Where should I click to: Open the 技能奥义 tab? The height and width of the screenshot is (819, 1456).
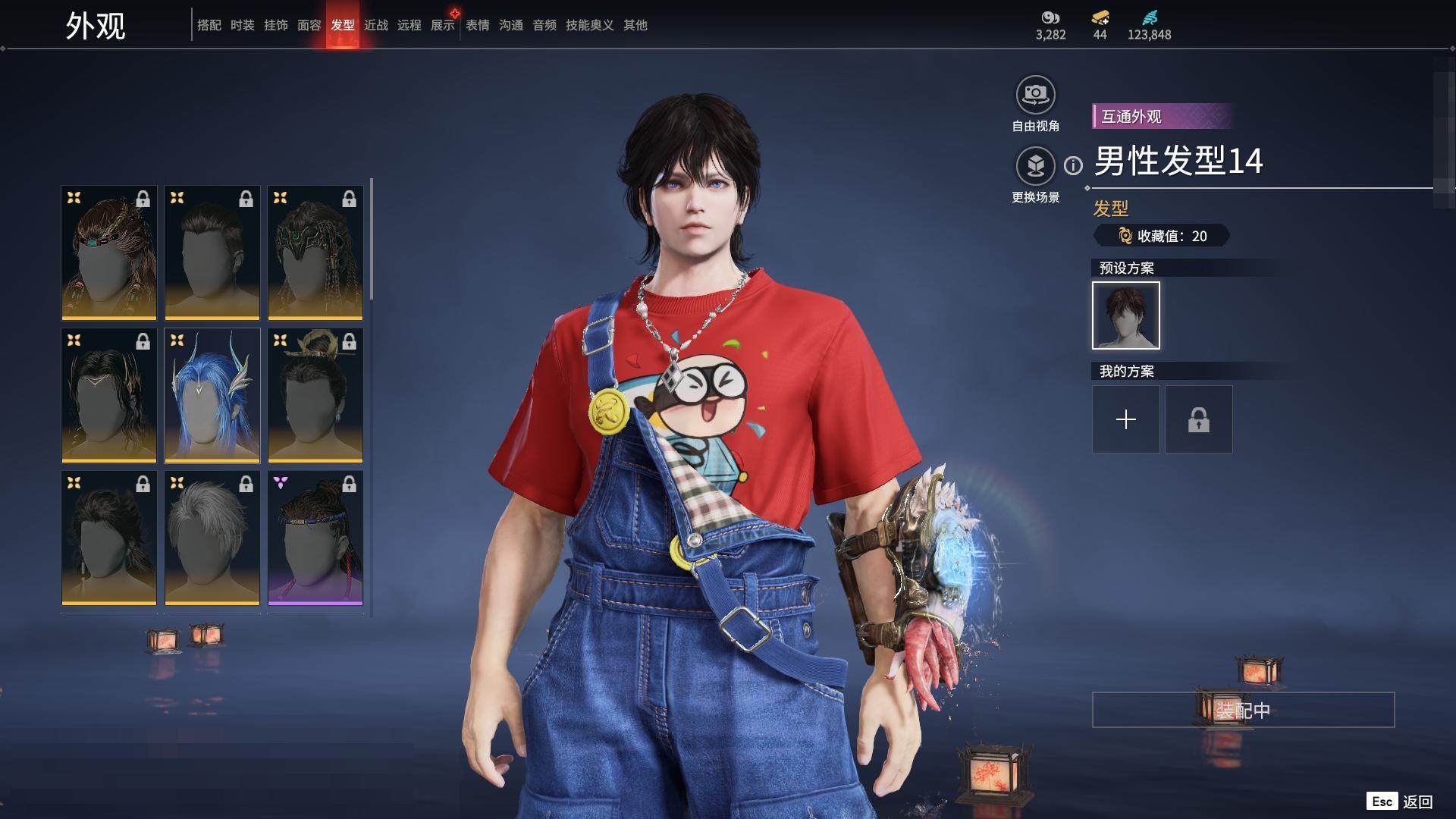(x=589, y=25)
